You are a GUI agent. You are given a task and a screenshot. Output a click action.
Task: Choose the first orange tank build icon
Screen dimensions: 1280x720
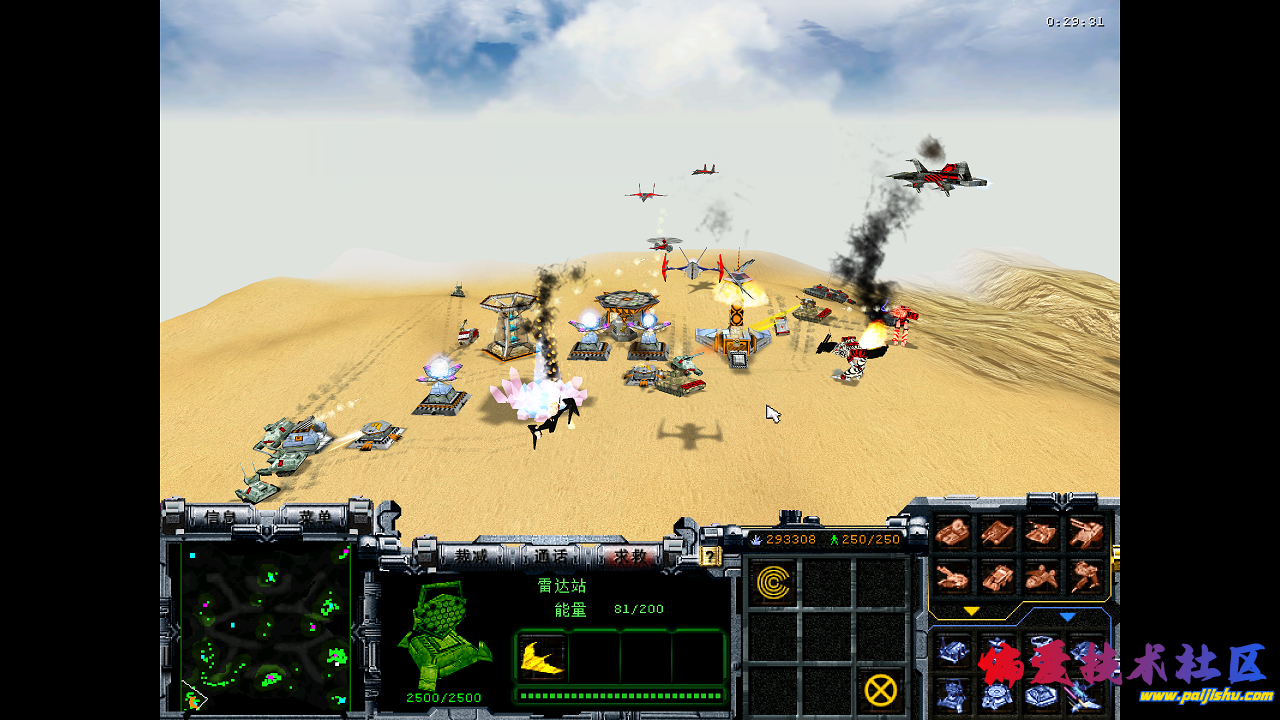tap(952, 532)
